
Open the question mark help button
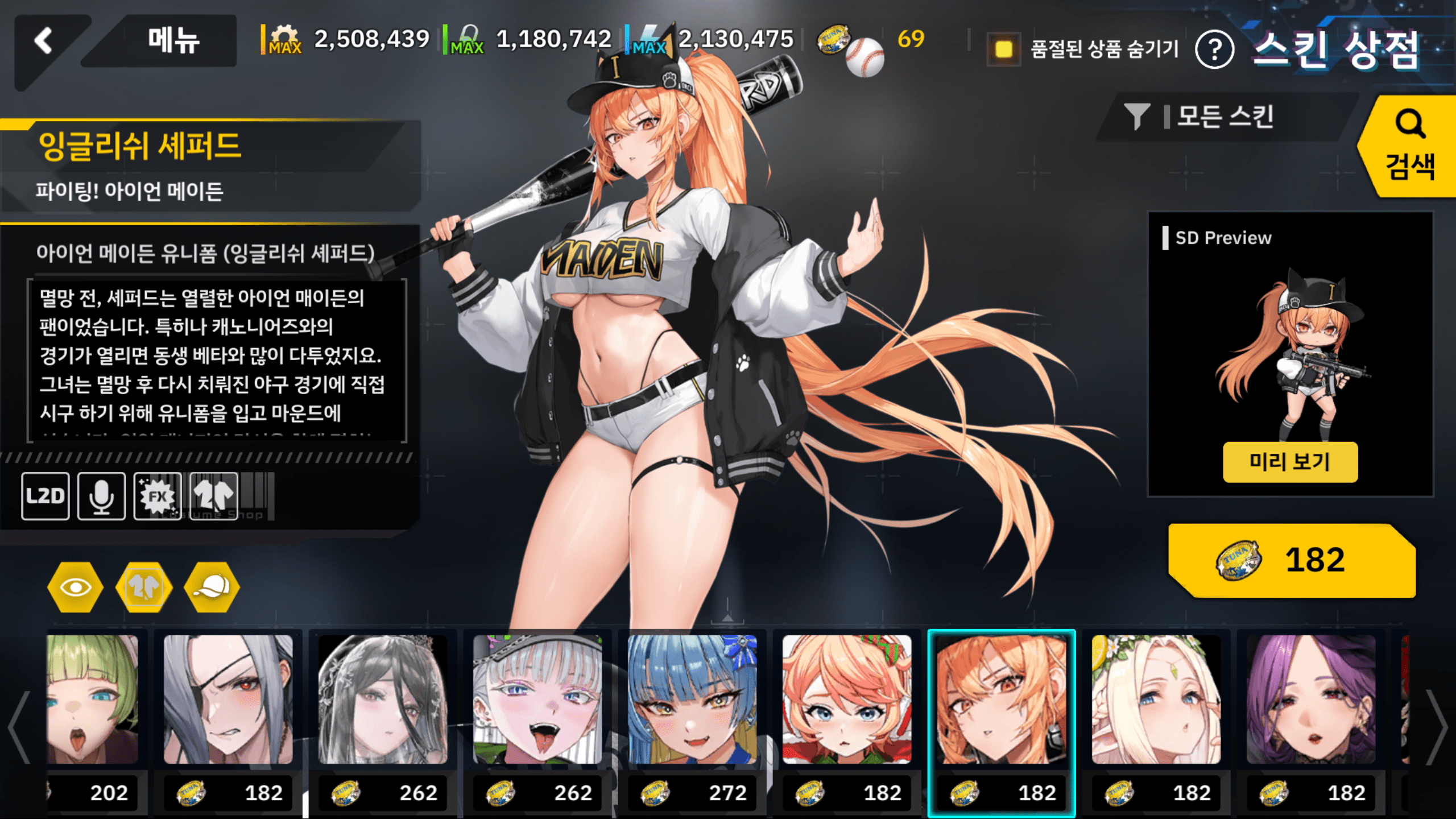[x=1214, y=50]
